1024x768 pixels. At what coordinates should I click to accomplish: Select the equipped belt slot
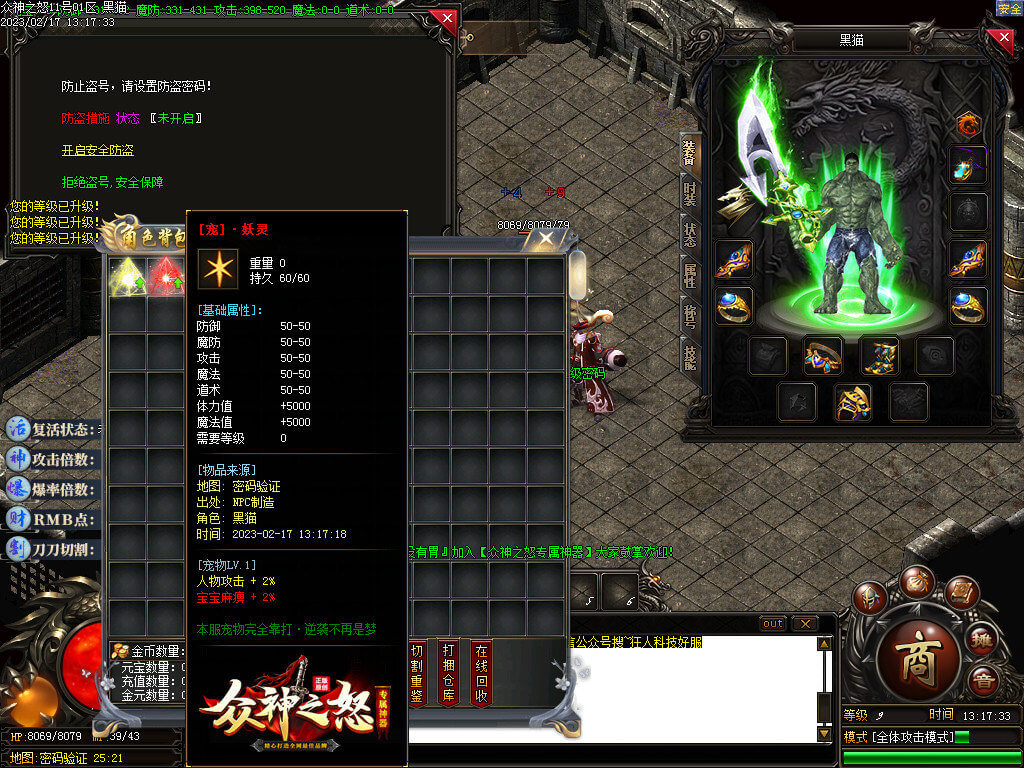tap(823, 355)
